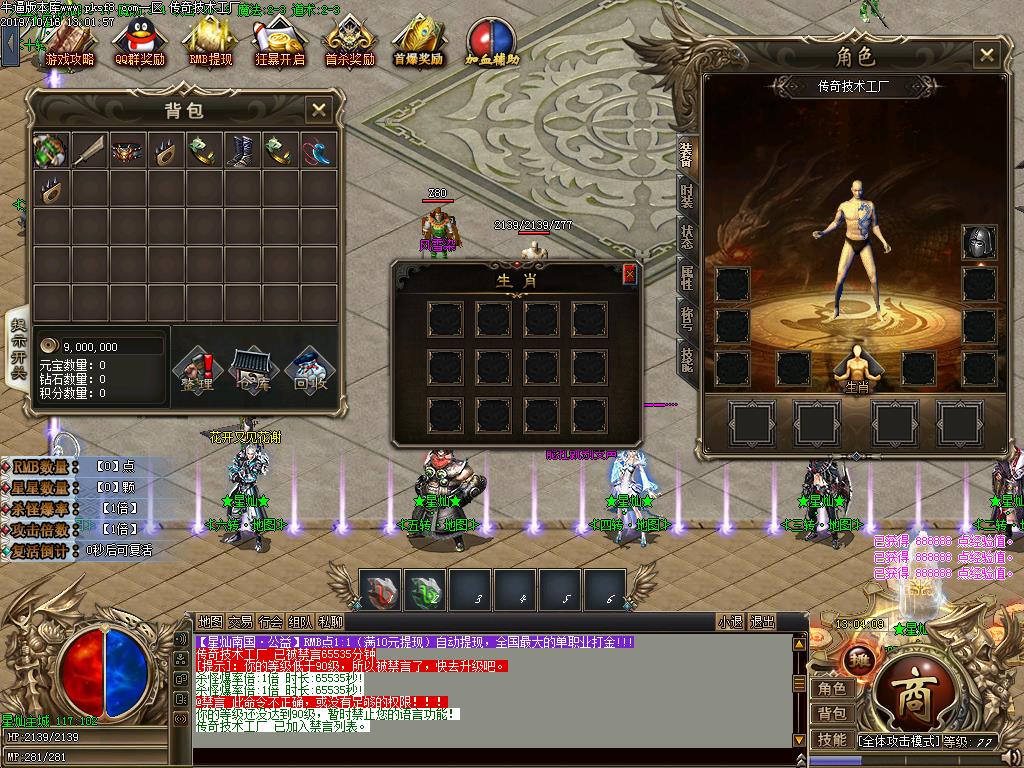The width and height of the screenshot is (1024, 768).
Task: Close the 背包 inventory window
Action: point(318,110)
